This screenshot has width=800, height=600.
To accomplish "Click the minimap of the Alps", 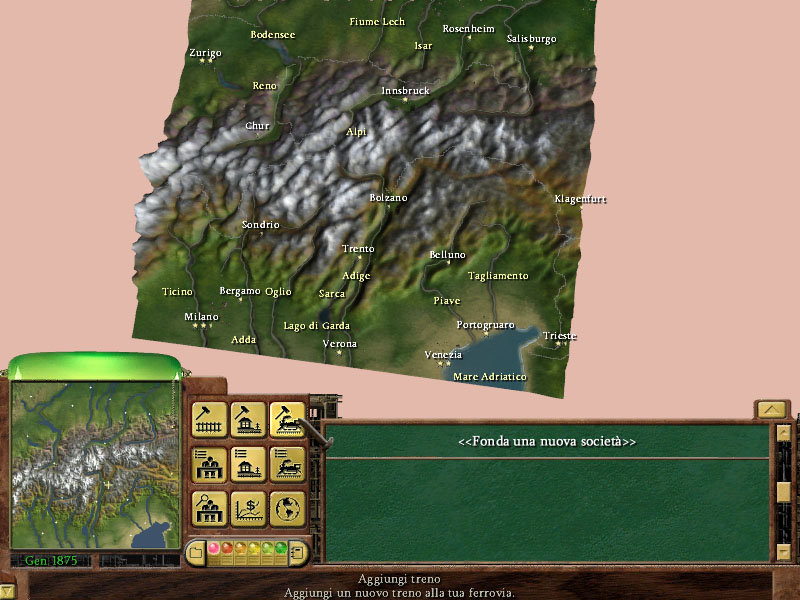I will (95, 464).
